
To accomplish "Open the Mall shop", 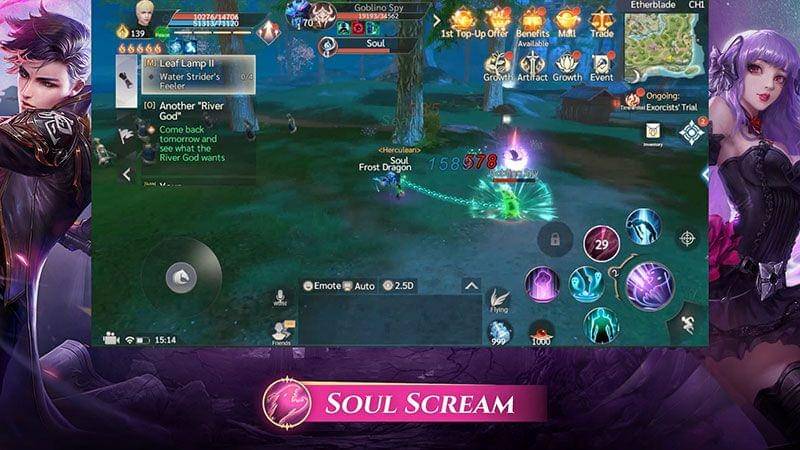I will pyautogui.click(x=567, y=19).
